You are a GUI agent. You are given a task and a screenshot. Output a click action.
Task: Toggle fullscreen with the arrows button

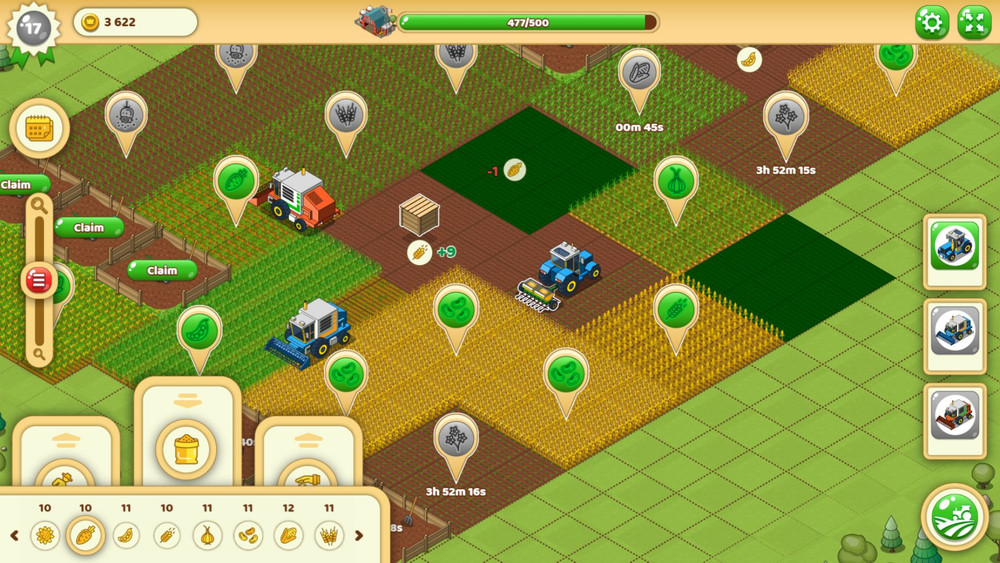(974, 22)
